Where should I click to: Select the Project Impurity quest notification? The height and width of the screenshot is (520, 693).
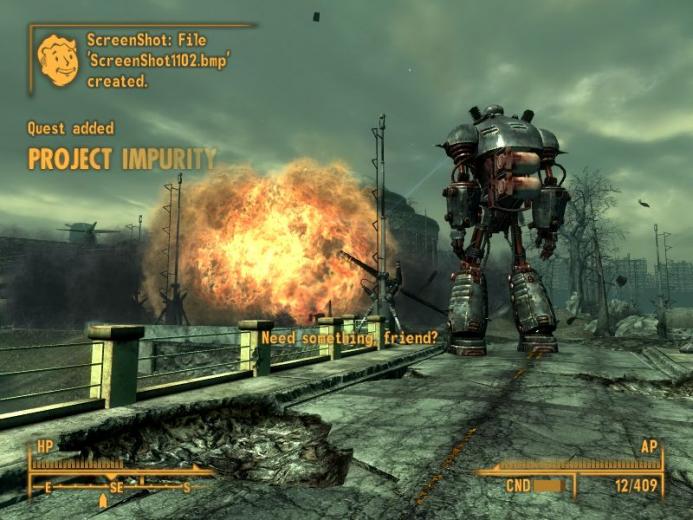pyautogui.click(x=121, y=159)
